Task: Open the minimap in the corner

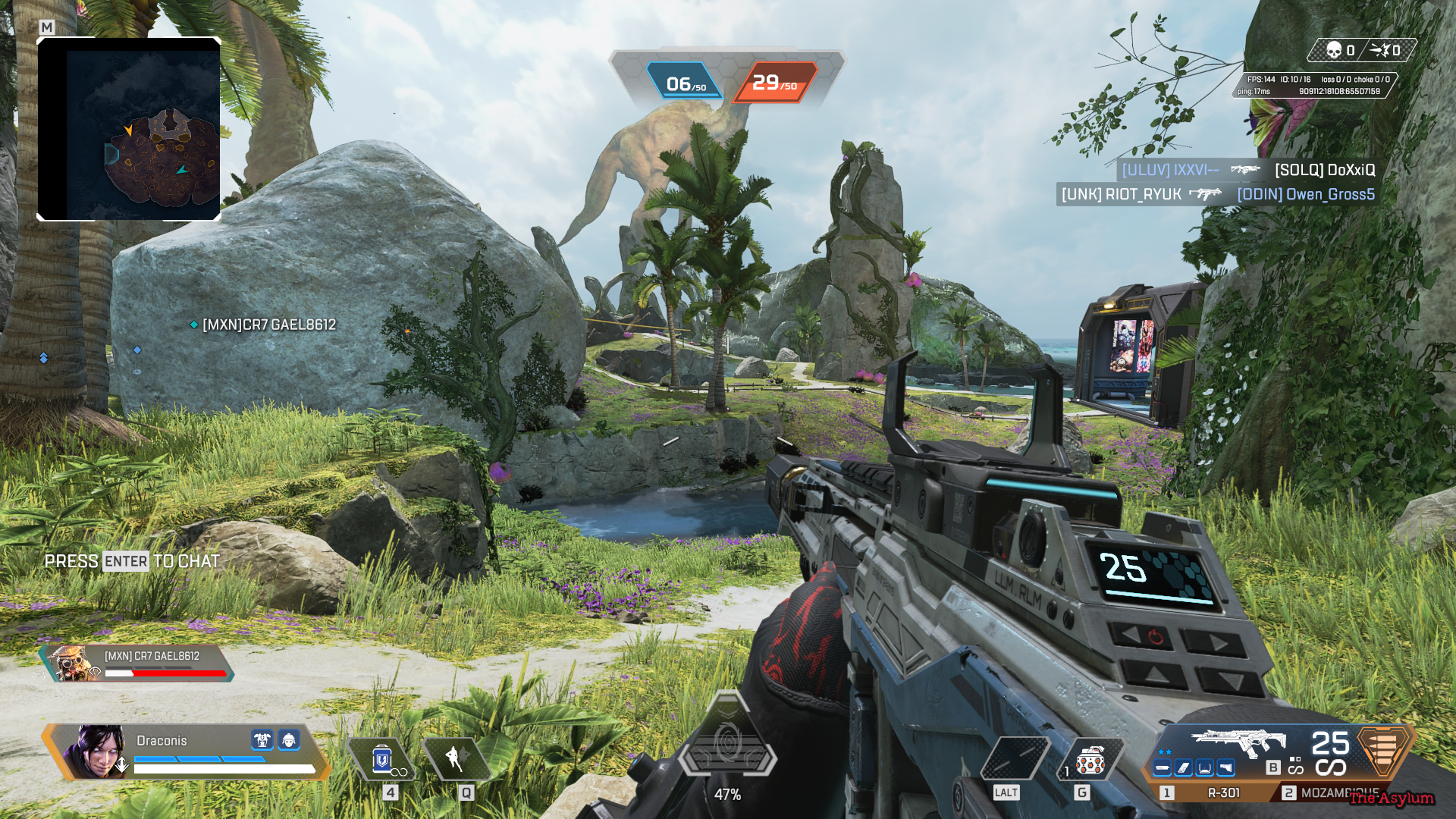Action: 129,129
